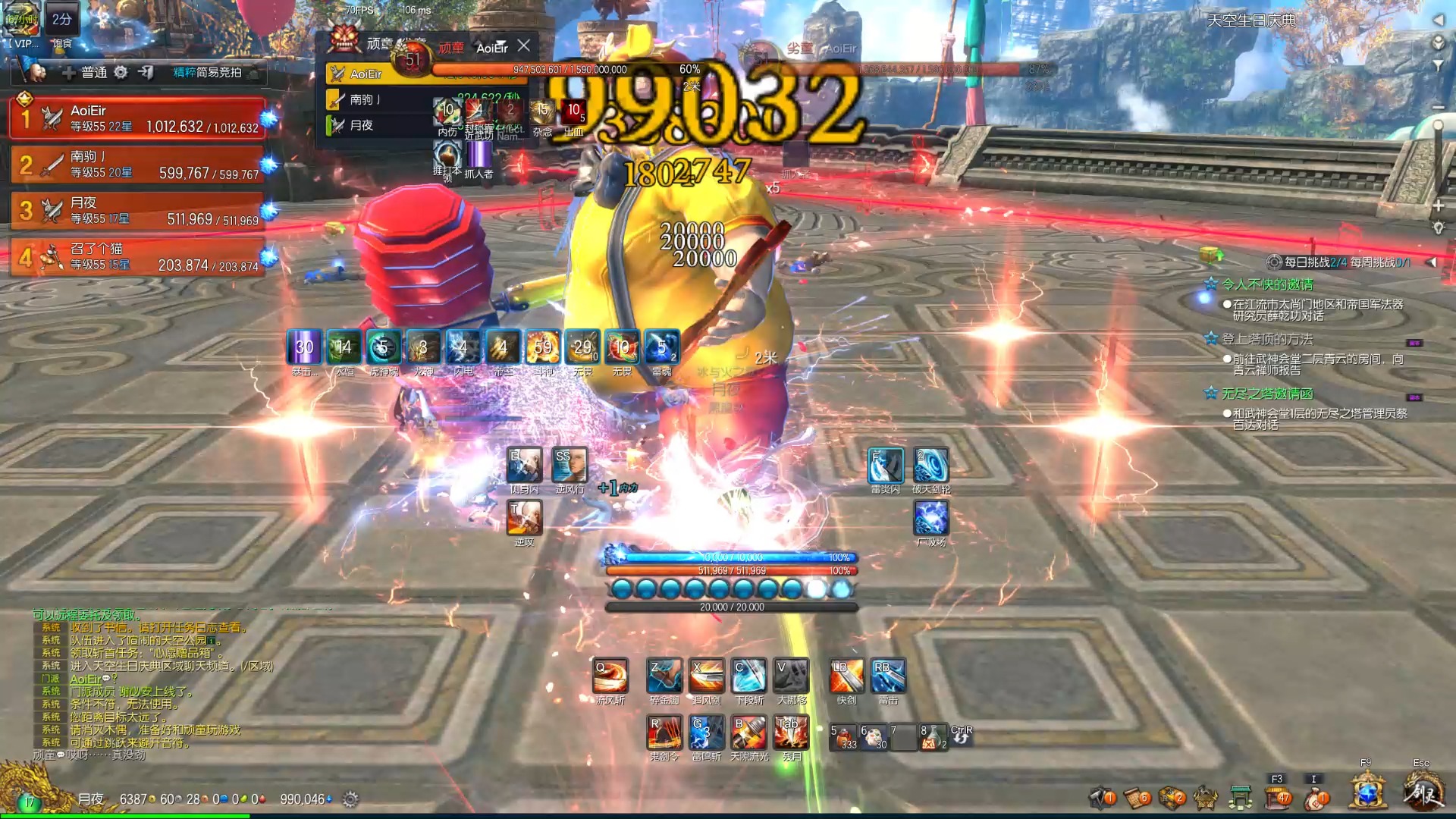Image resolution: width=1456 pixels, height=819 pixels.
Task: Activate the 下段斩 skill
Action: coord(748,676)
